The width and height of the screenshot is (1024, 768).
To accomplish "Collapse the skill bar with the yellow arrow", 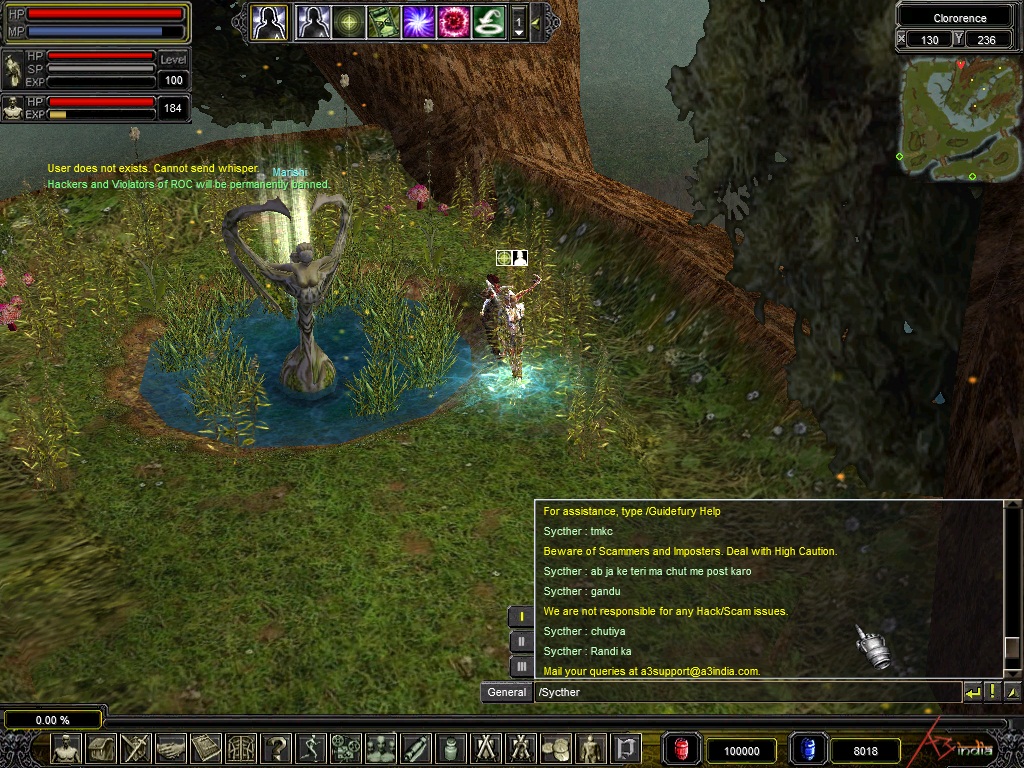I will pos(536,21).
